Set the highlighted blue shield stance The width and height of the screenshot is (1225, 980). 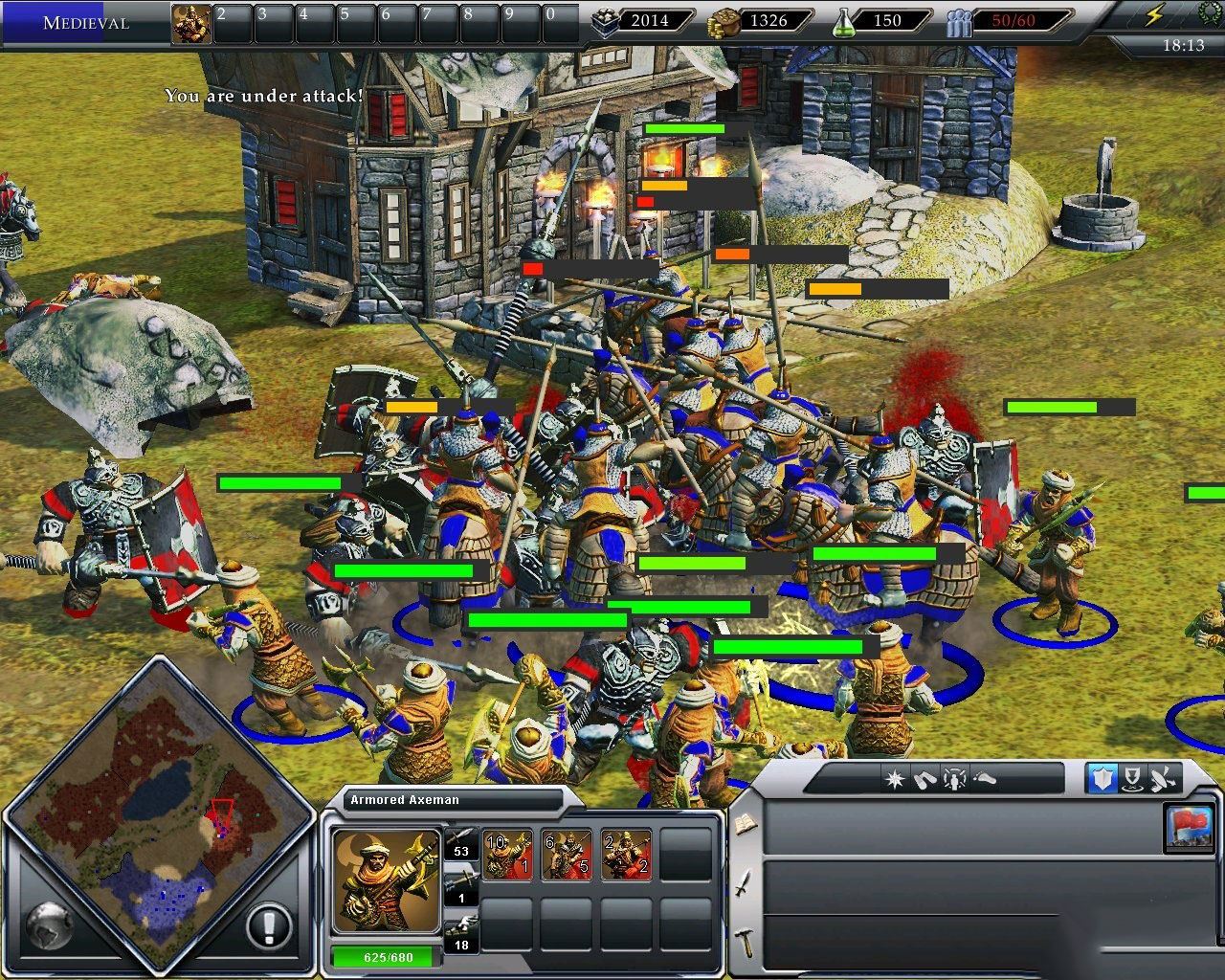coord(1102,779)
